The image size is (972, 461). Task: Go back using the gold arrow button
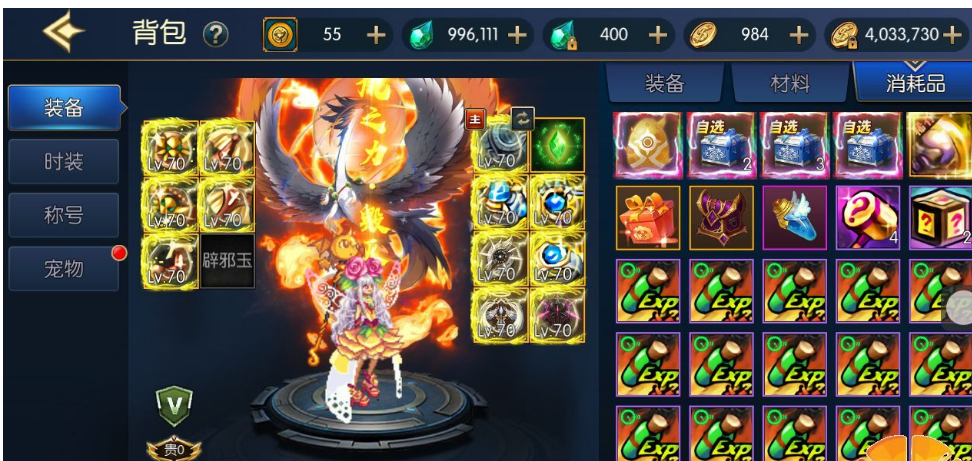click(62, 32)
